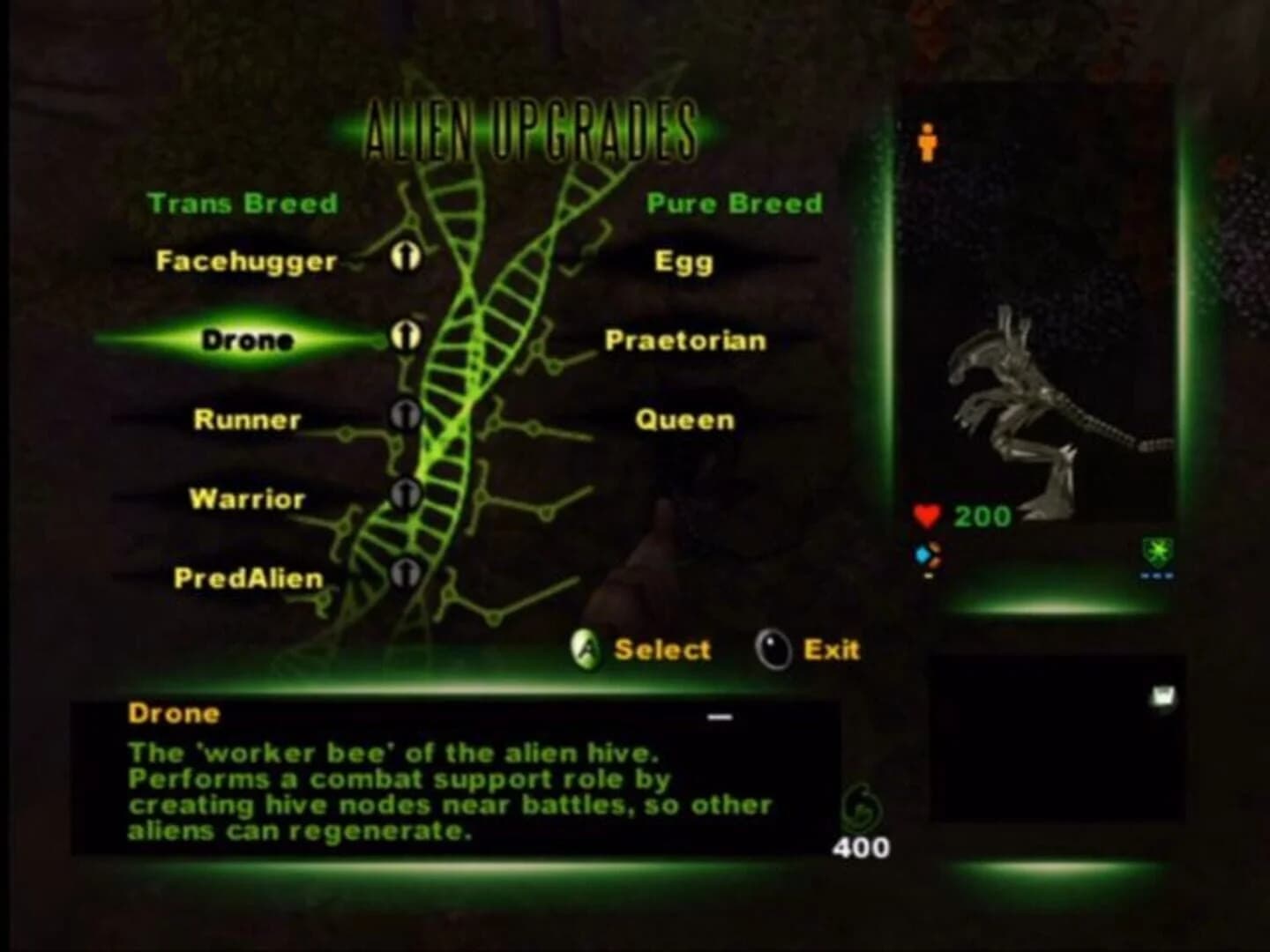Collapse the Drone description panel via the dash

point(721,719)
